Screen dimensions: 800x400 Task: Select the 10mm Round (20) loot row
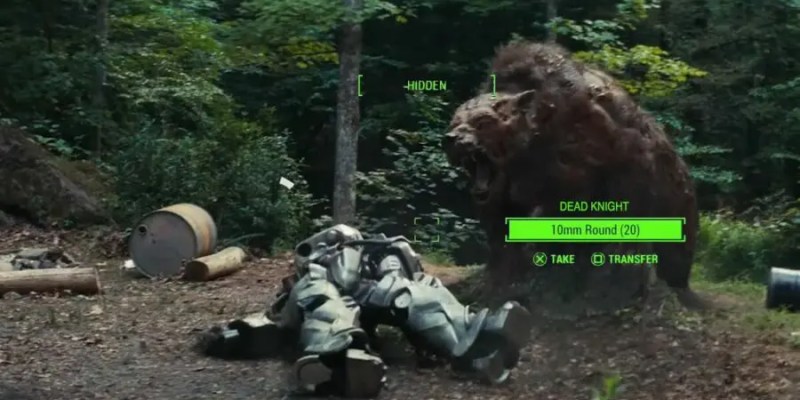tap(594, 230)
